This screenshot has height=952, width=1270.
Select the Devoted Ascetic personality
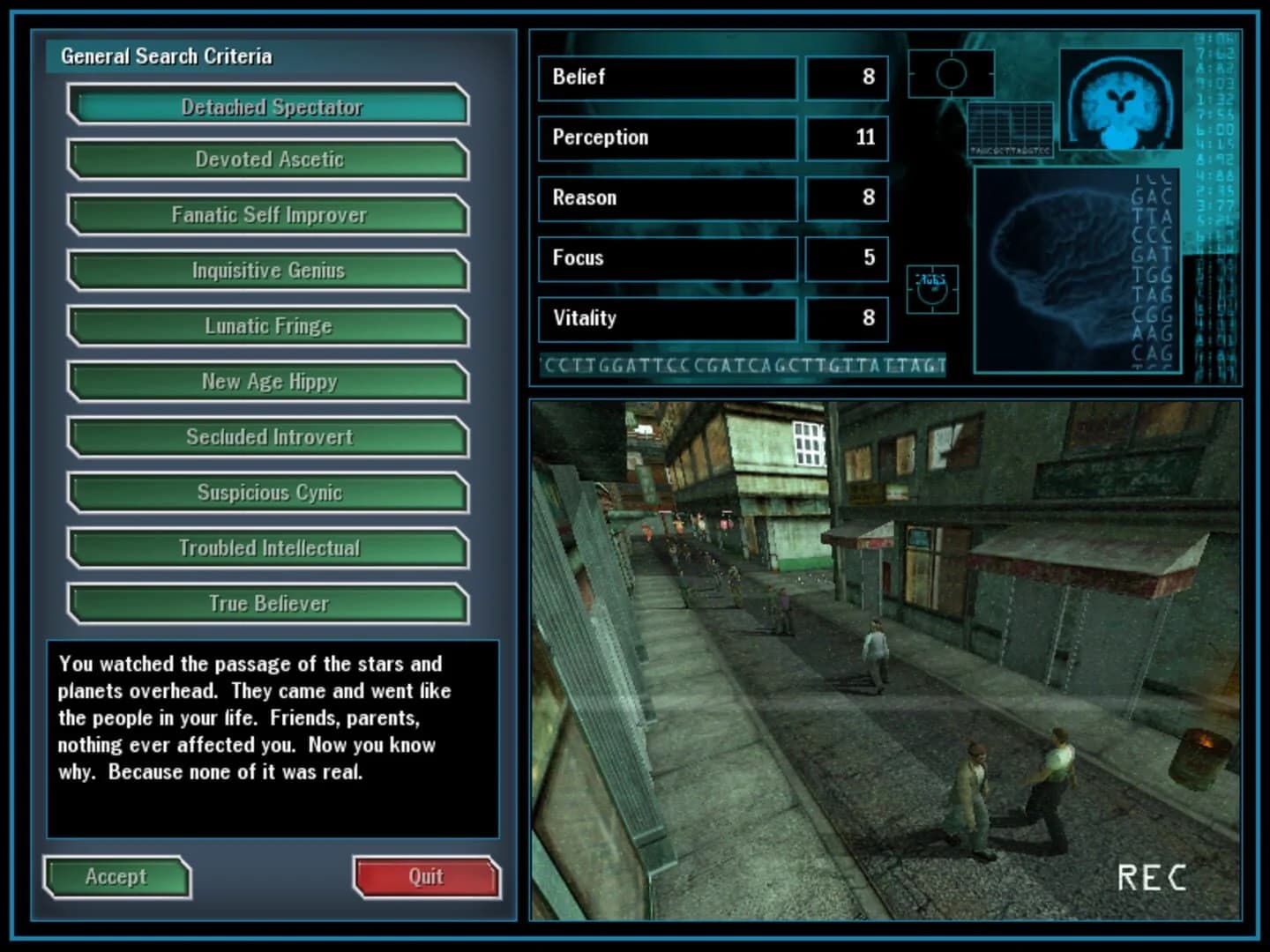tap(271, 160)
